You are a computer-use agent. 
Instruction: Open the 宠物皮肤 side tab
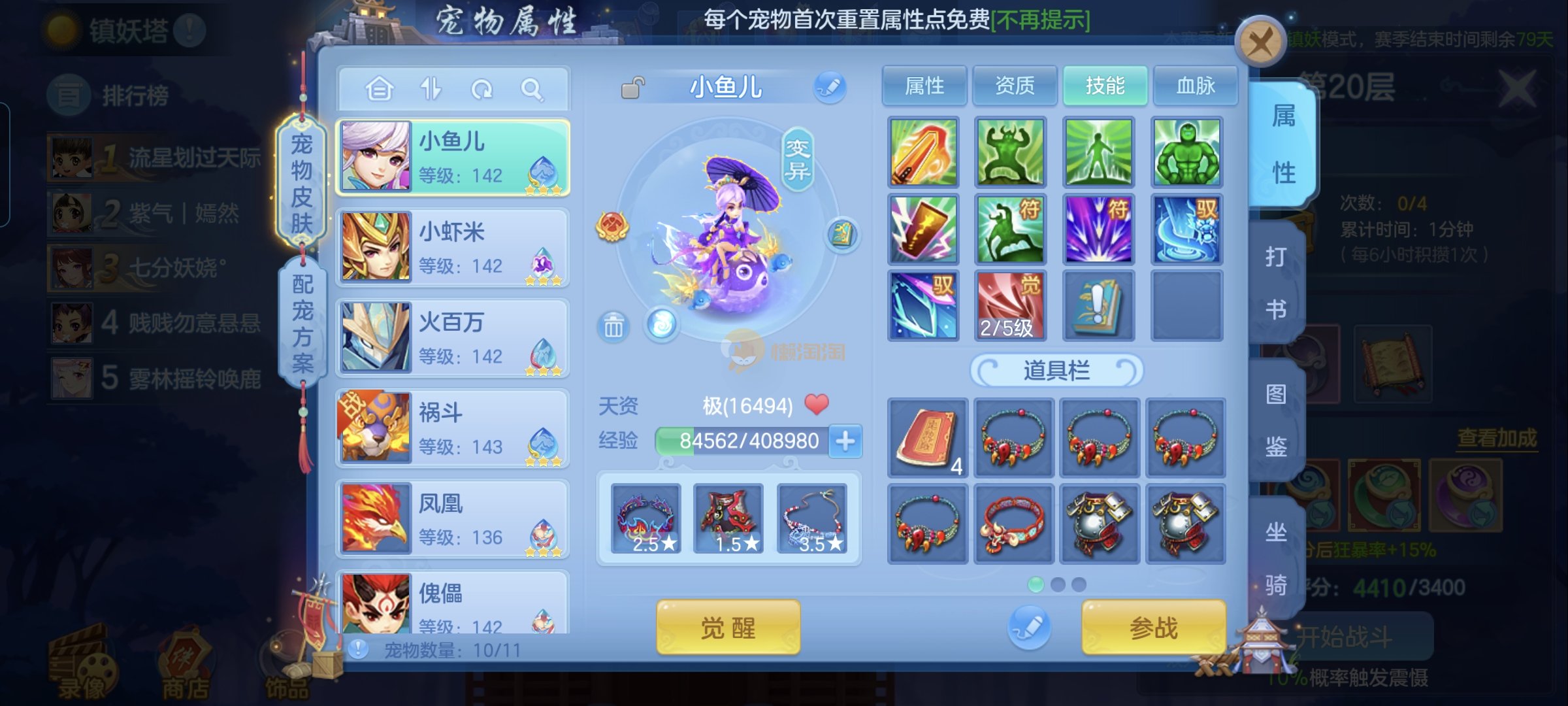click(301, 183)
